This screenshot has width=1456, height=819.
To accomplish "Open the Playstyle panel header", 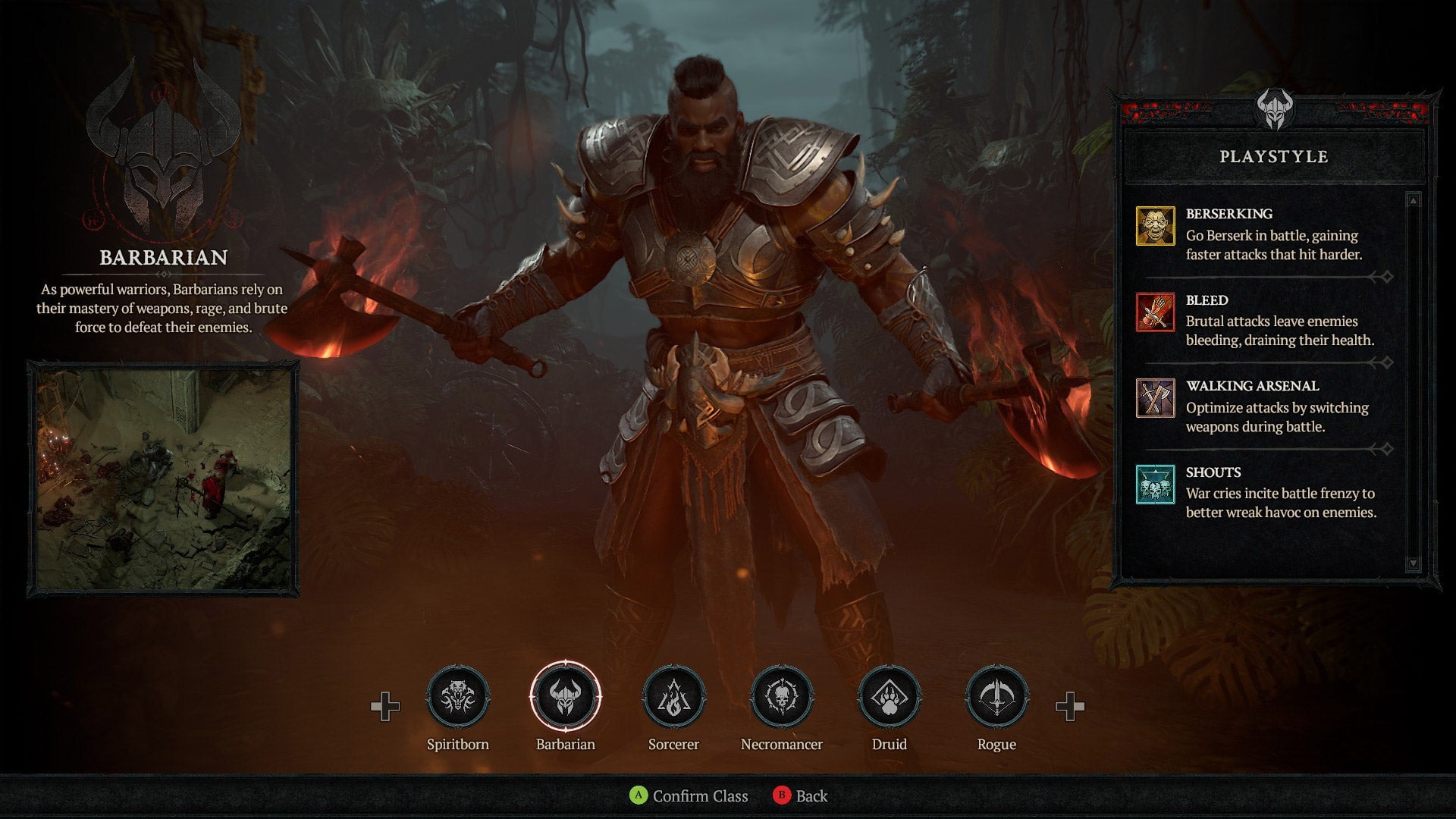I will pos(1274,158).
